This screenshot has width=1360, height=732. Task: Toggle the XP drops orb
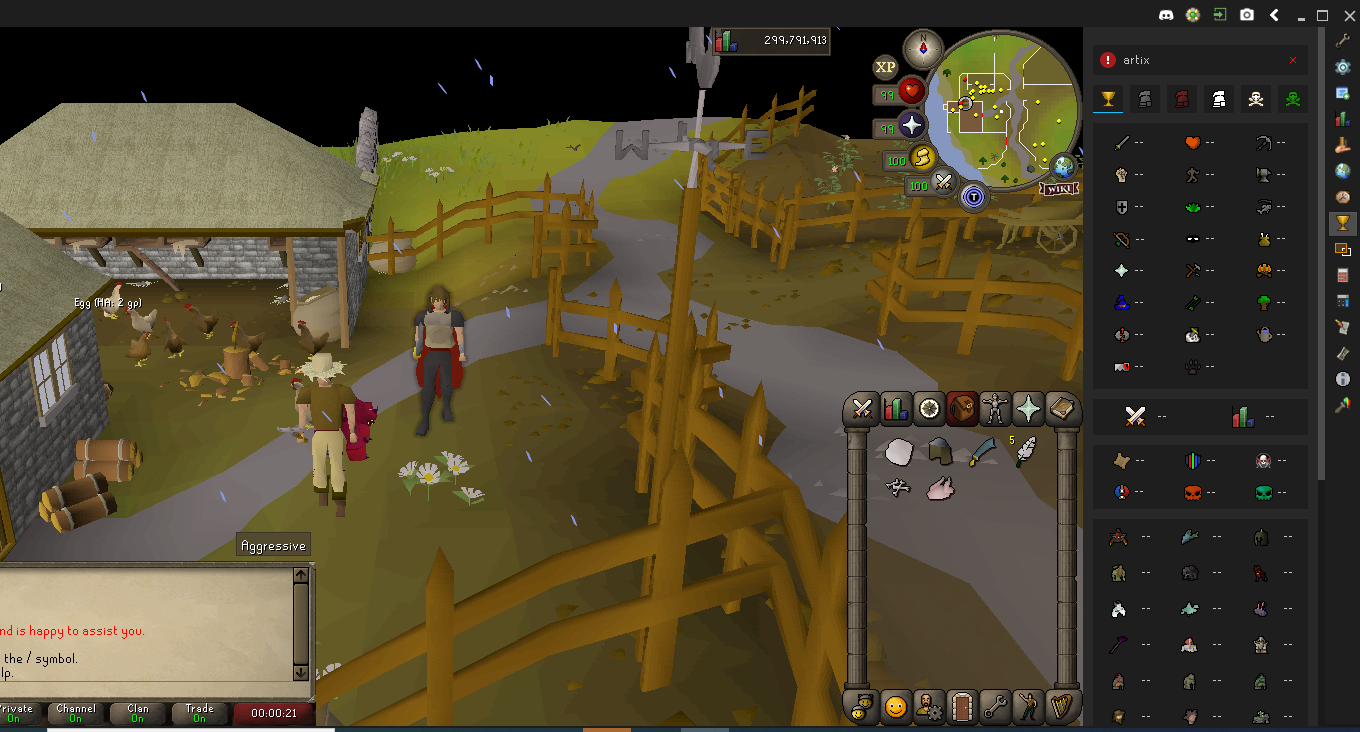pyautogui.click(x=886, y=67)
